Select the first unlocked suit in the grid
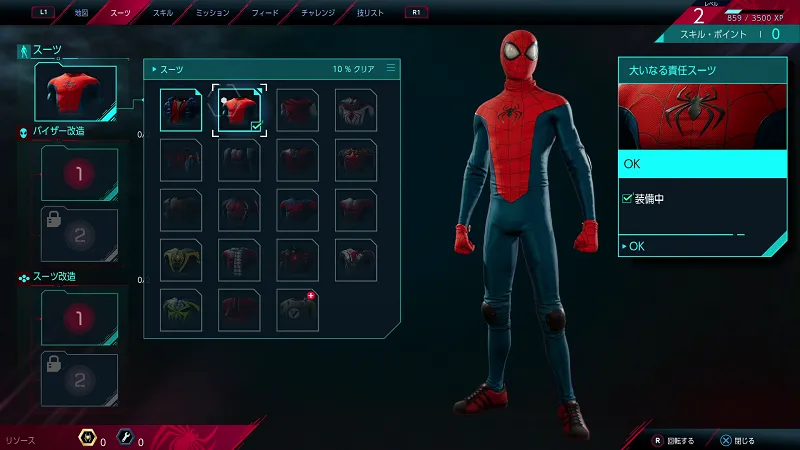 pos(181,110)
